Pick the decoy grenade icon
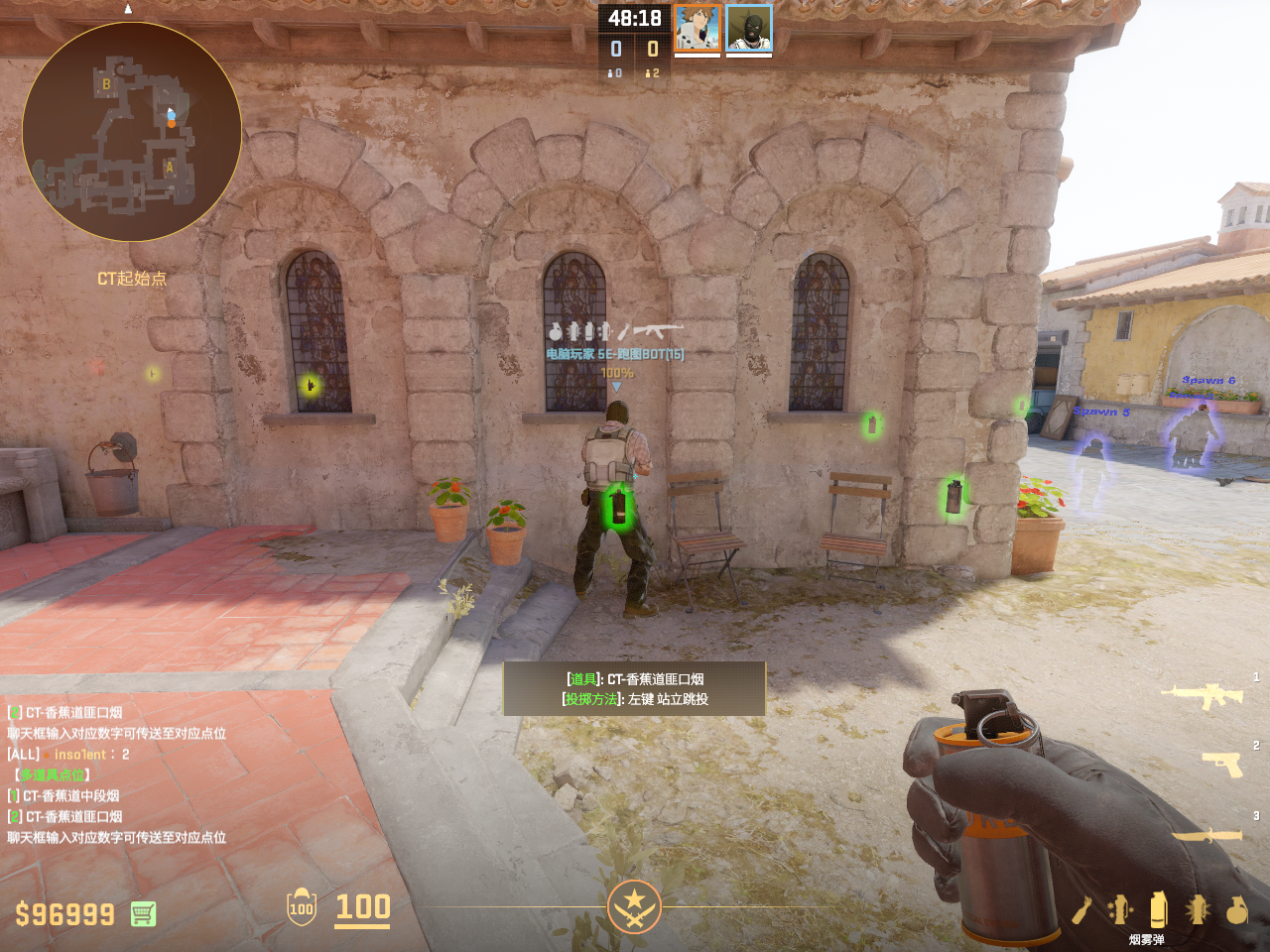The image size is (1270, 952). (1120, 909)
